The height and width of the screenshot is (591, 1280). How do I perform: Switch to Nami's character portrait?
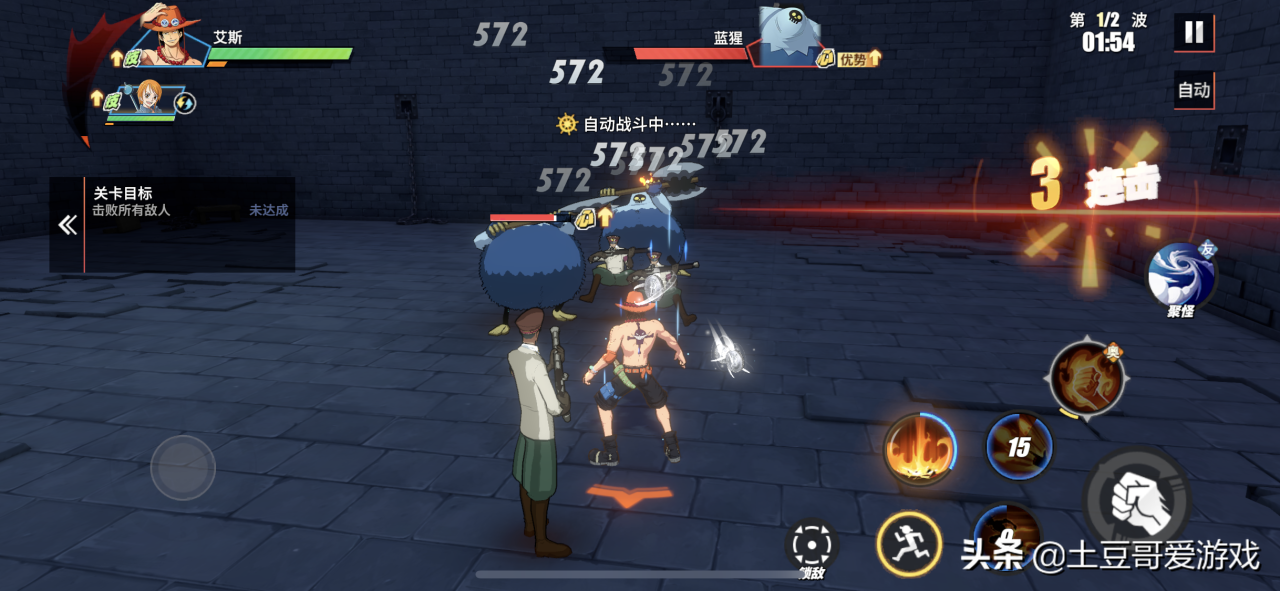click(x=148, y=99)
